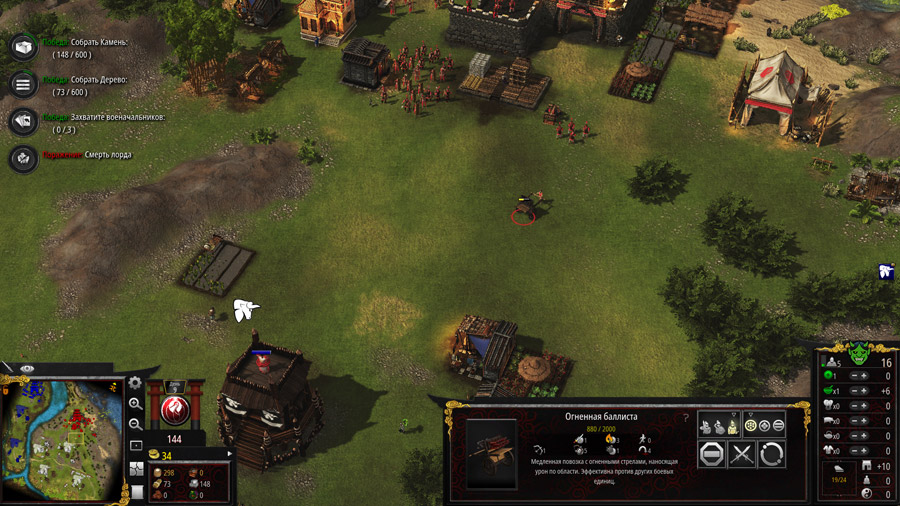
Task: Click the Fire Ballista unit portrait
Action: point(492,452)
